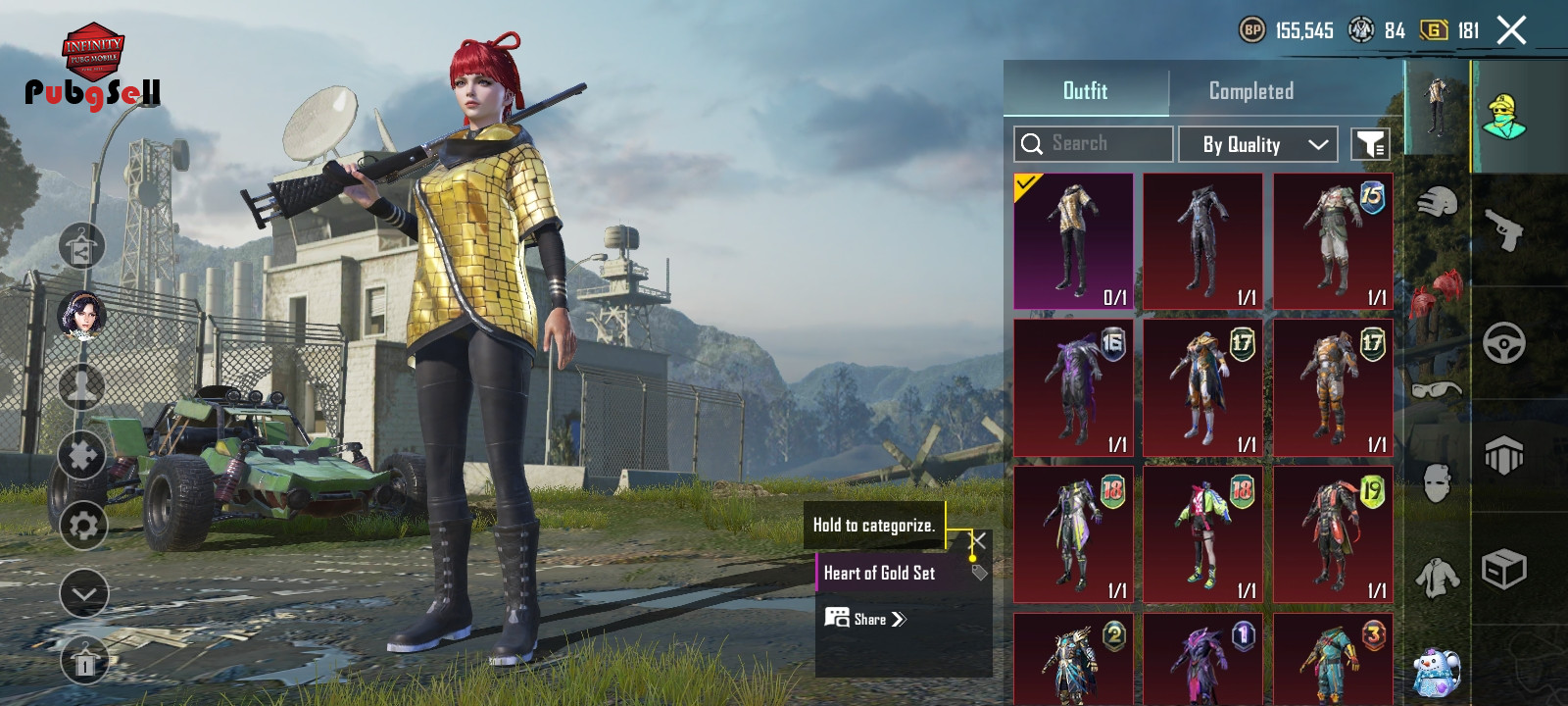Open the outfit filter options
The width and height of the screenshot is (1568, 706).
[1370, 144]
